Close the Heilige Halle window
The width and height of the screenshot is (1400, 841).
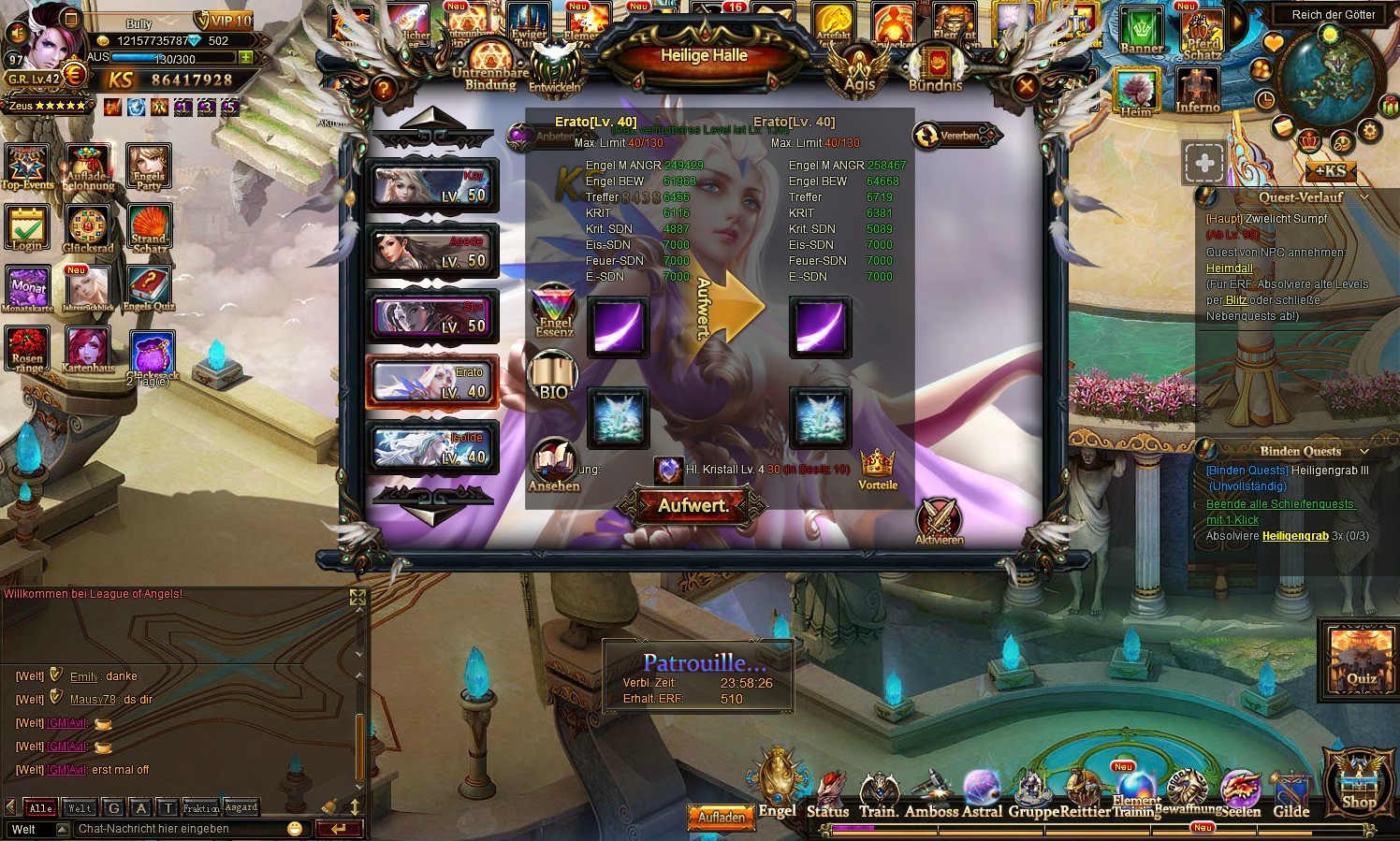(x=1027, y=87)
